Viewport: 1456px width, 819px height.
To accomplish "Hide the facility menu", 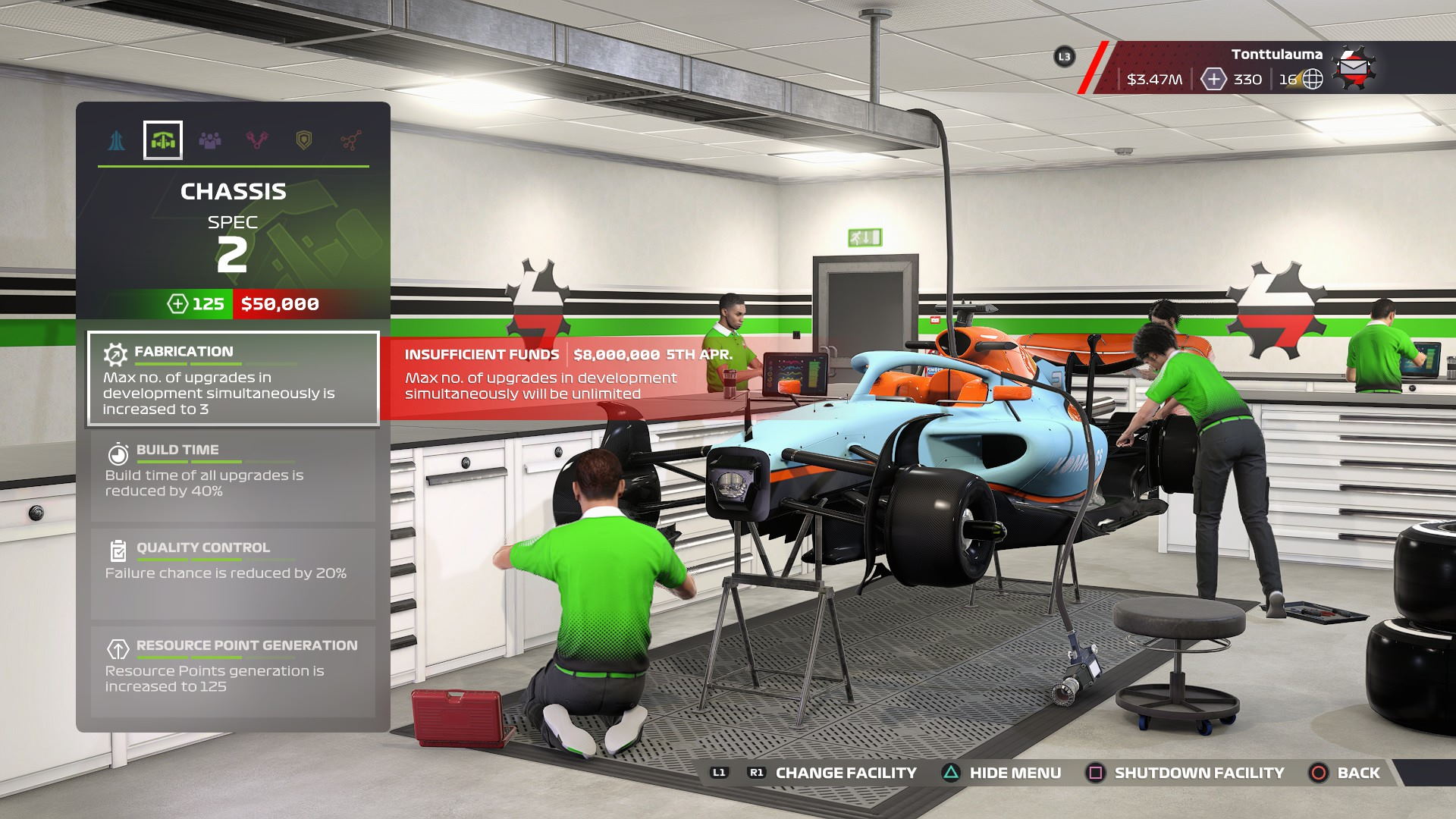I will click(x=1014, y=773).
